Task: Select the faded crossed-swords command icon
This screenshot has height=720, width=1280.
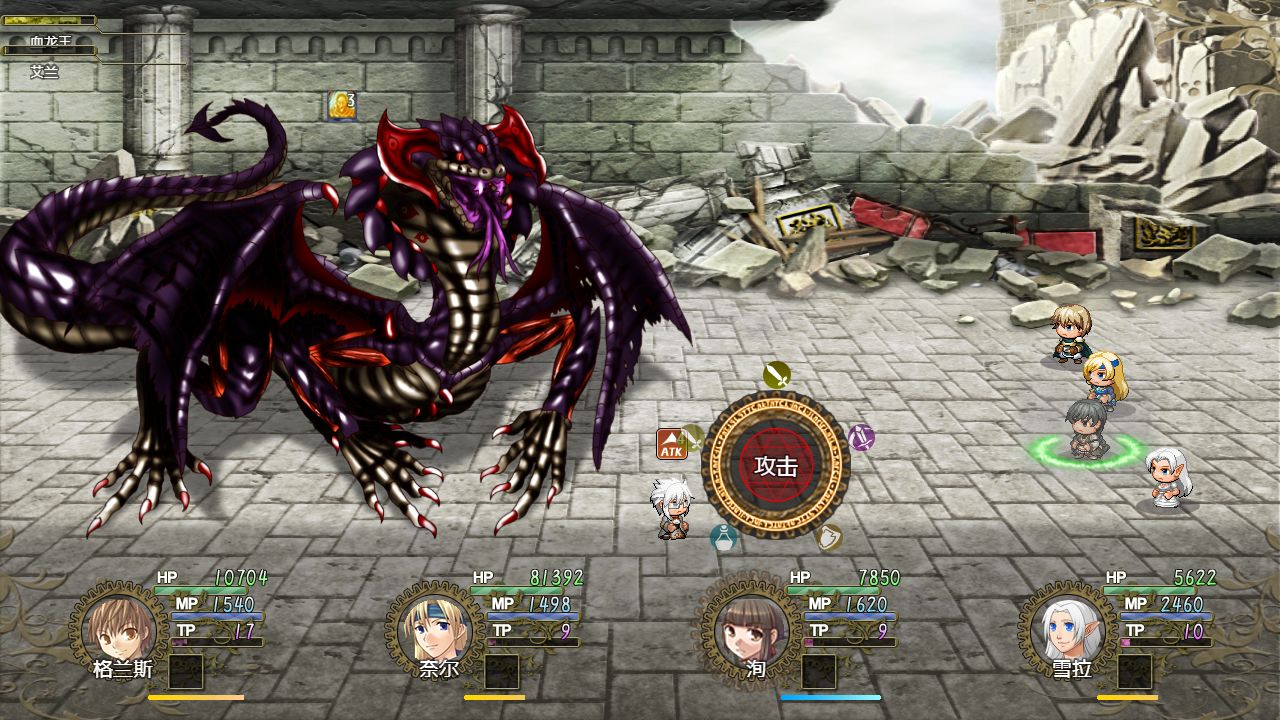Action: point(693,437)
